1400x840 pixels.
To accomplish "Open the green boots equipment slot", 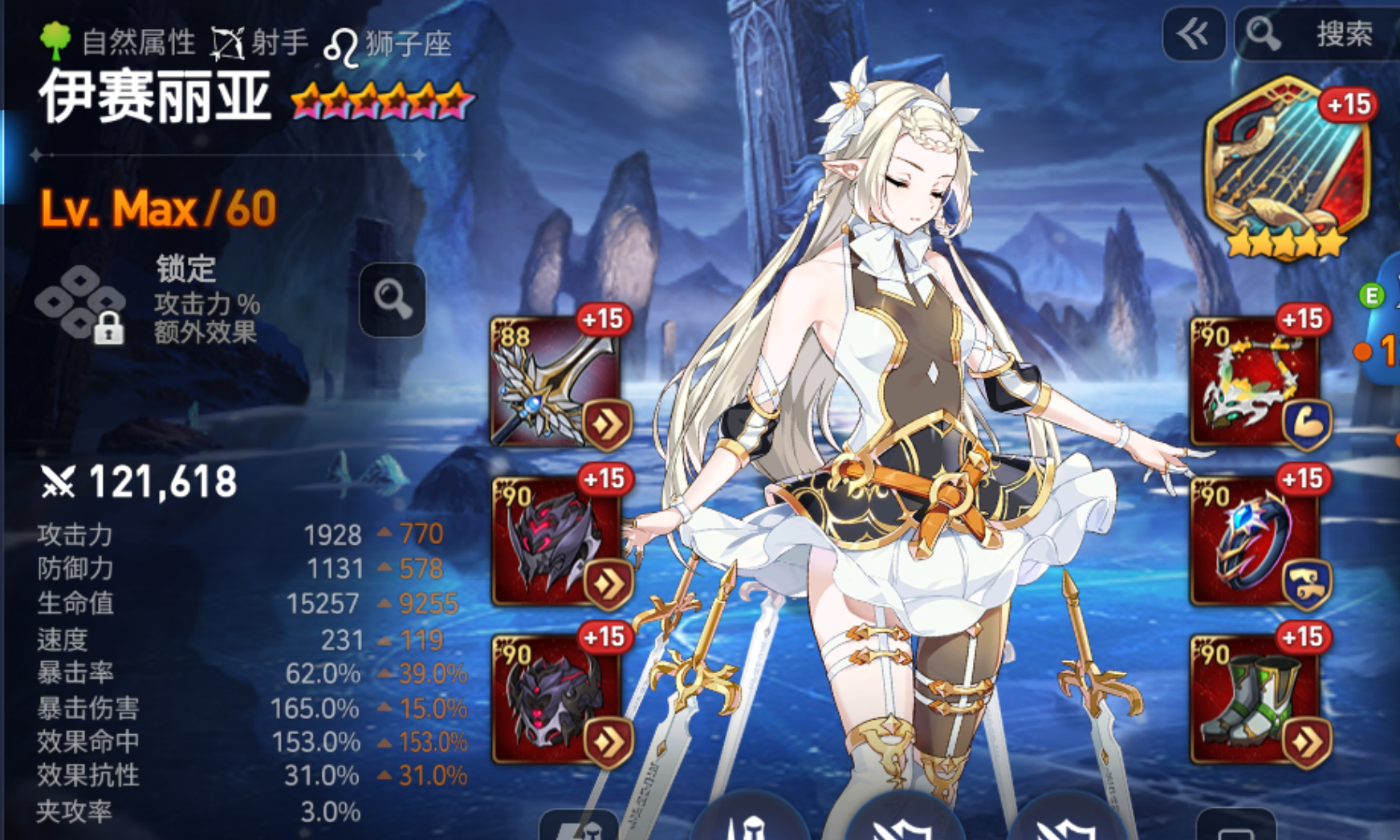I will [x=1256, y=696].
